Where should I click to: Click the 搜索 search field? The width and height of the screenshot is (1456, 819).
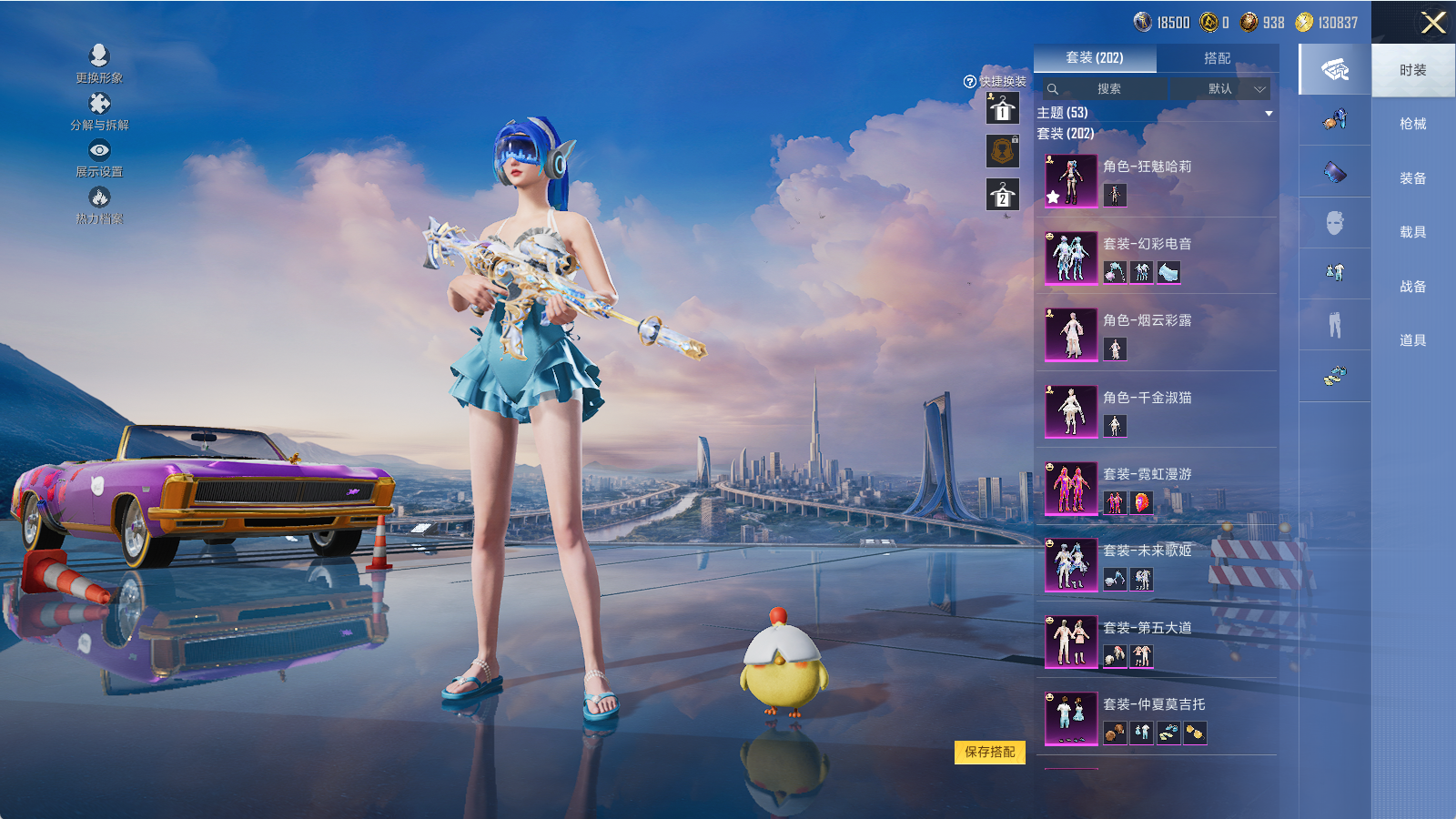1106,89
